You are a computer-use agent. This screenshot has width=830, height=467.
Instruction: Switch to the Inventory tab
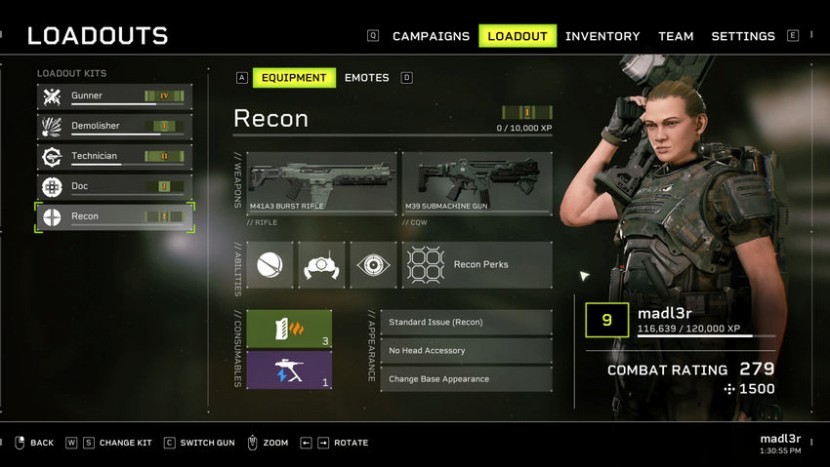[x=603, y=36]
